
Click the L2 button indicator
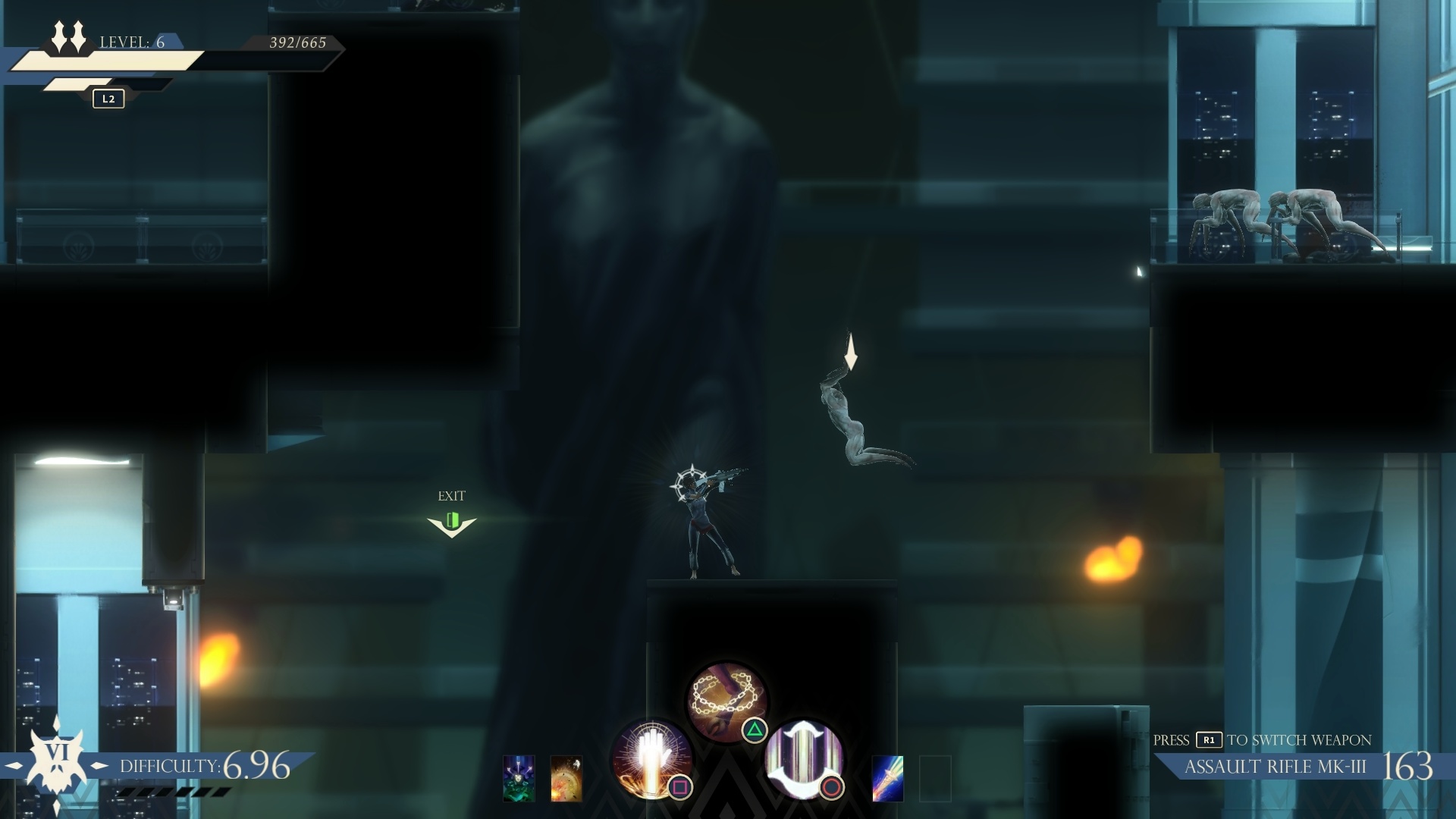(107, 99)
